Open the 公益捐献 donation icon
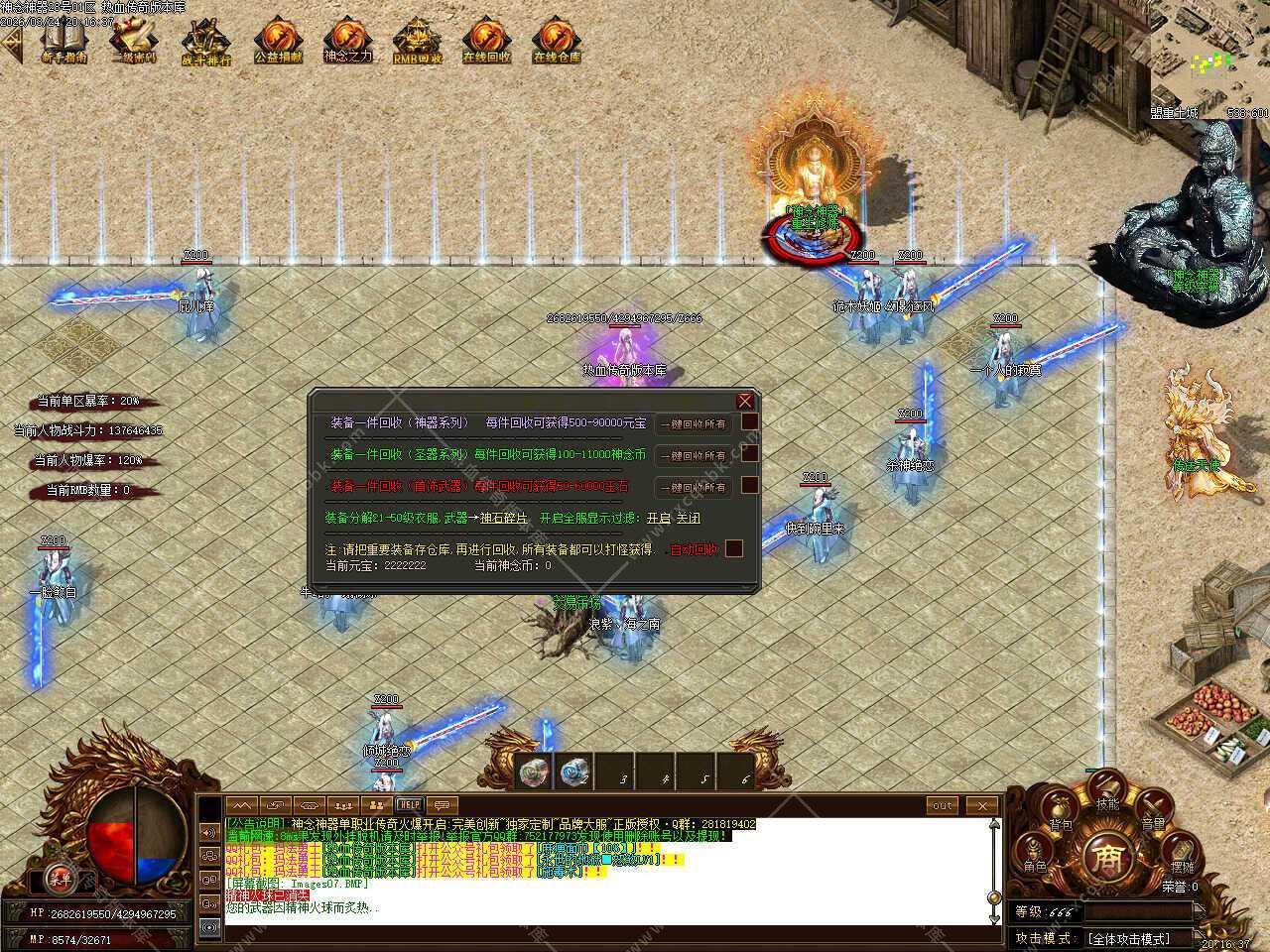The width and height of the screenshot is (1270, 952). coord(278,42)
